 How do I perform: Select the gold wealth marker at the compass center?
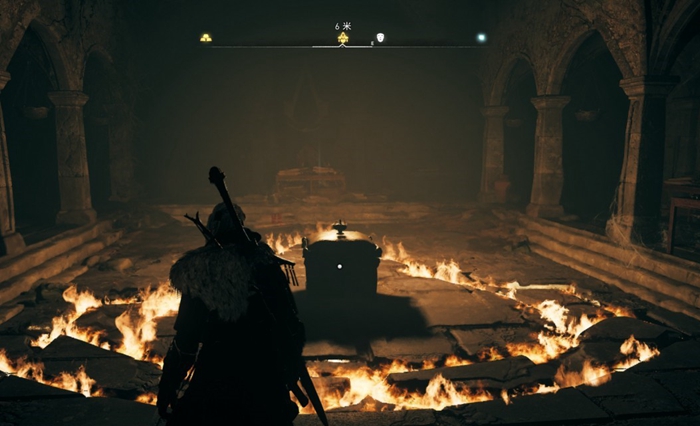pyautogui.click(x=343, y=38)
